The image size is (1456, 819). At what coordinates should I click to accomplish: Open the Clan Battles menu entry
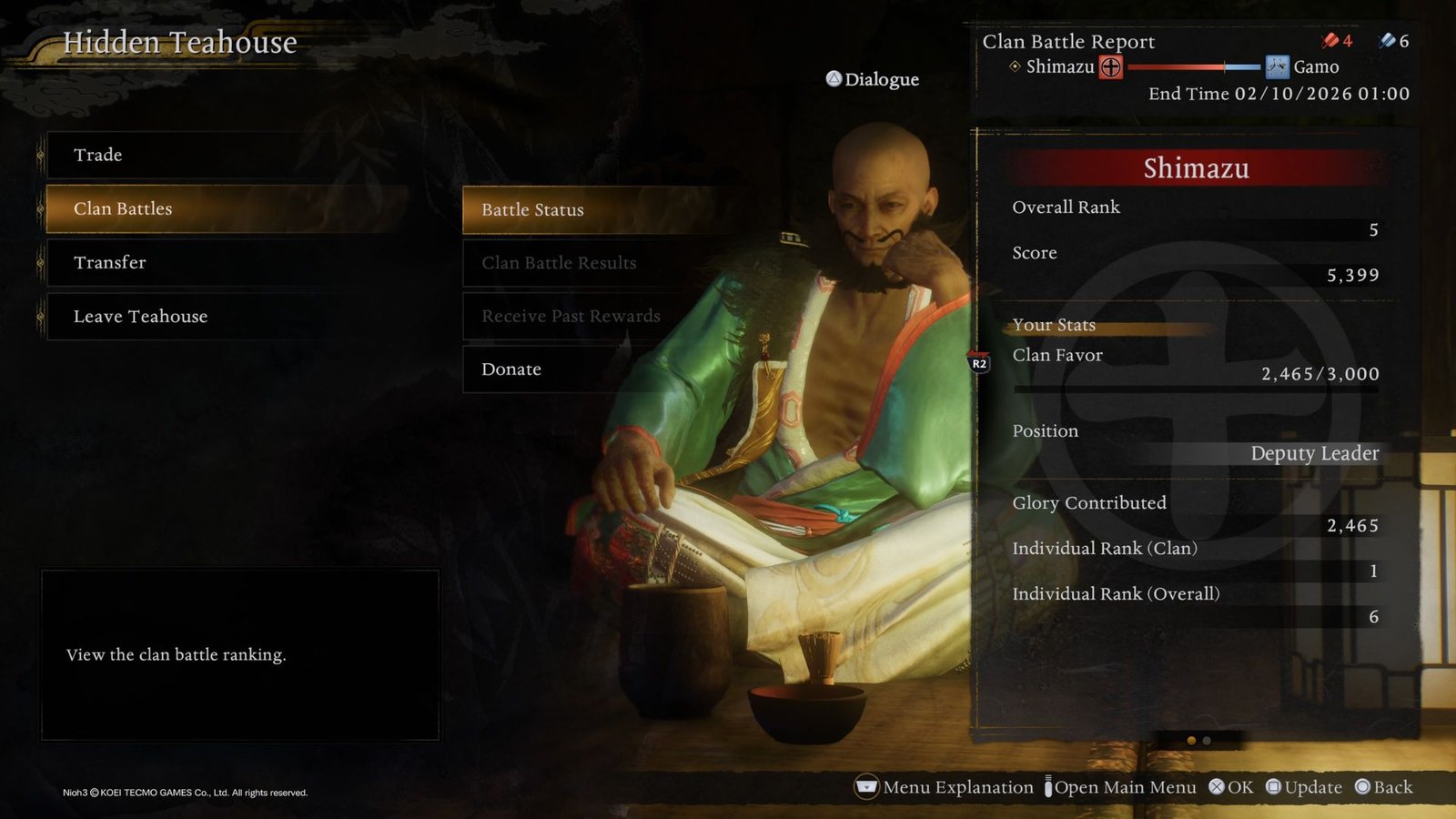click(x=123, y=208)
